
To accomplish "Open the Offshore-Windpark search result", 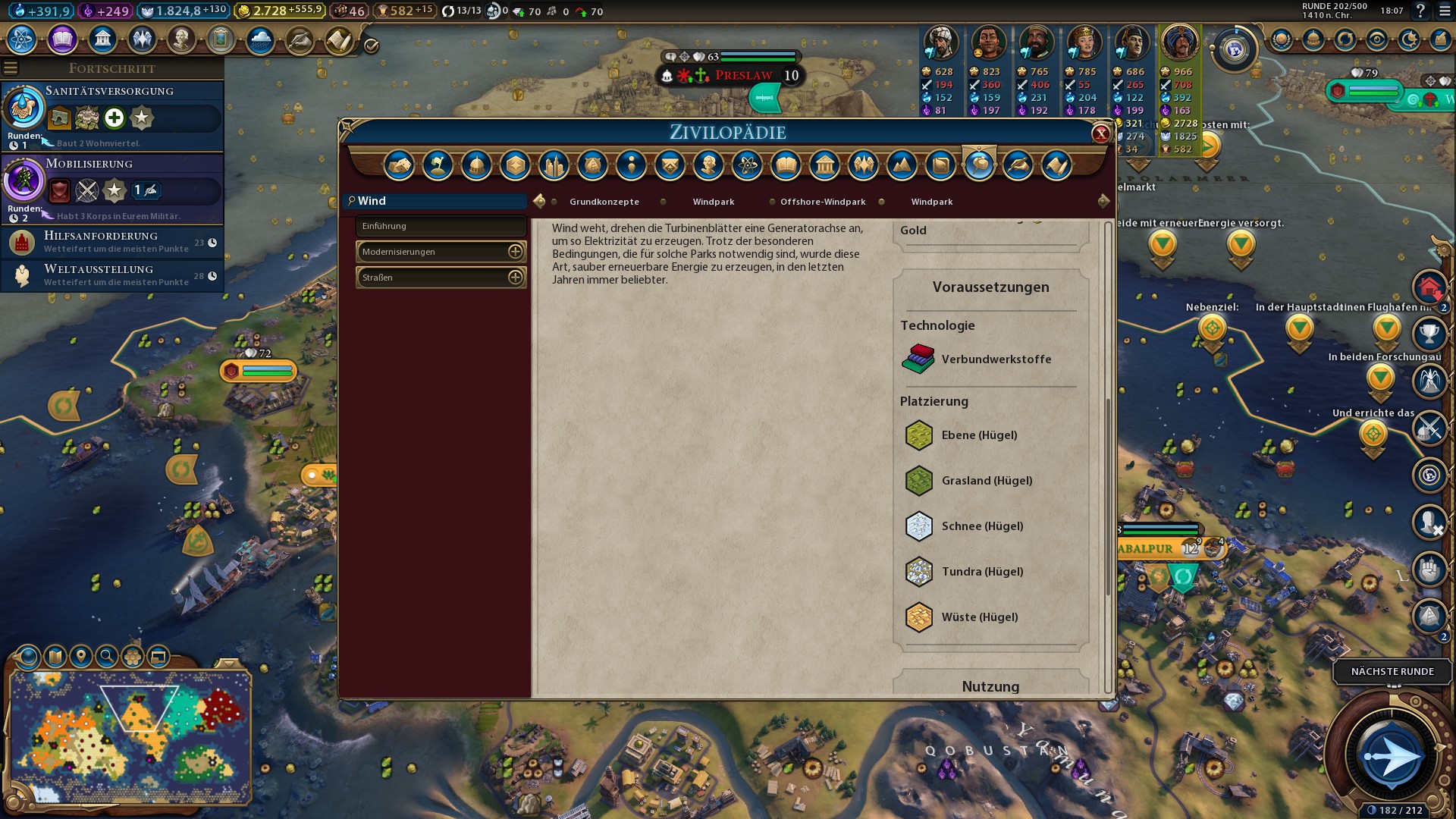I will pos(822,202).
